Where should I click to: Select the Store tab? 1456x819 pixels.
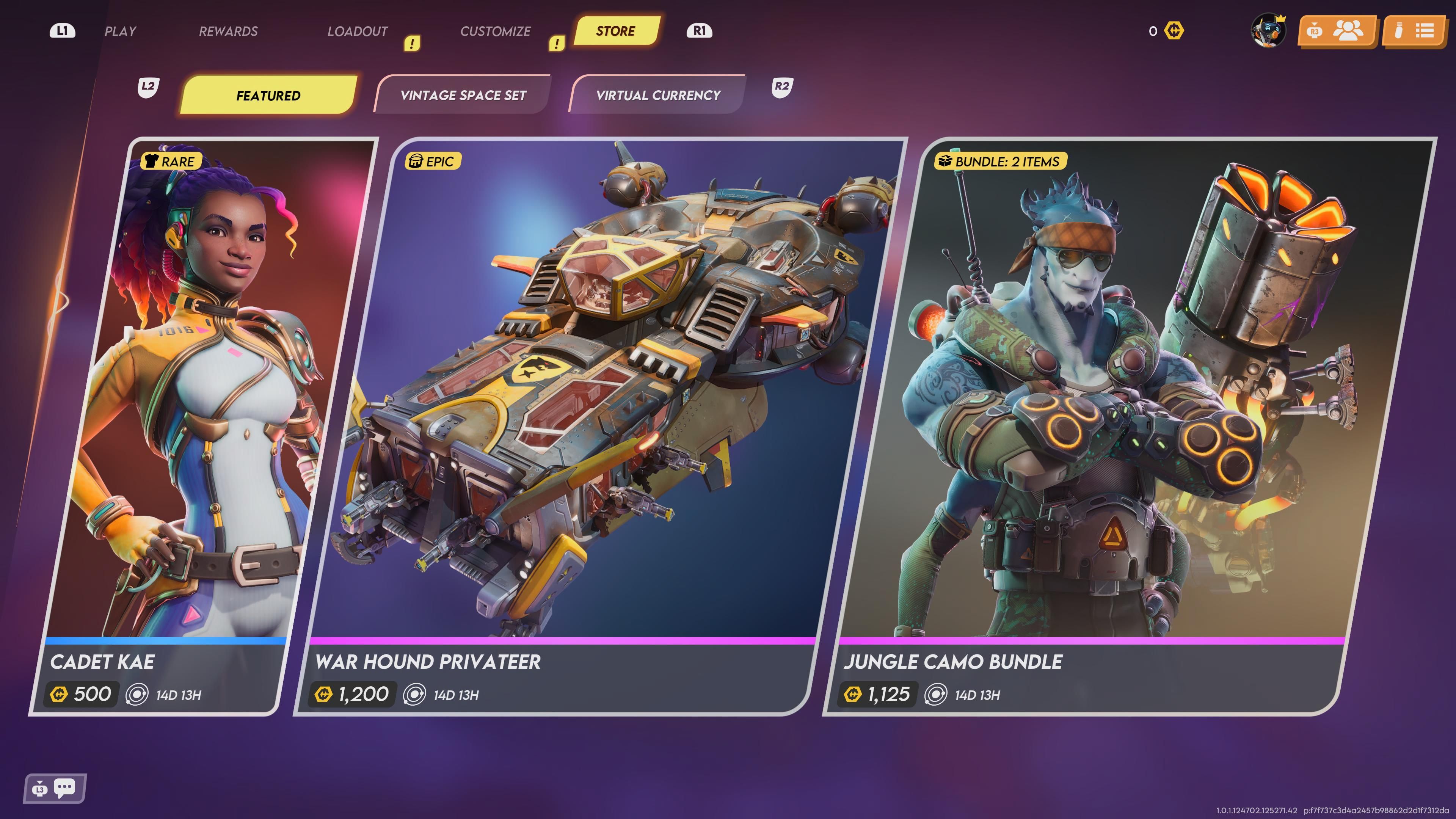pyautogui.click(x=615, y=31)
